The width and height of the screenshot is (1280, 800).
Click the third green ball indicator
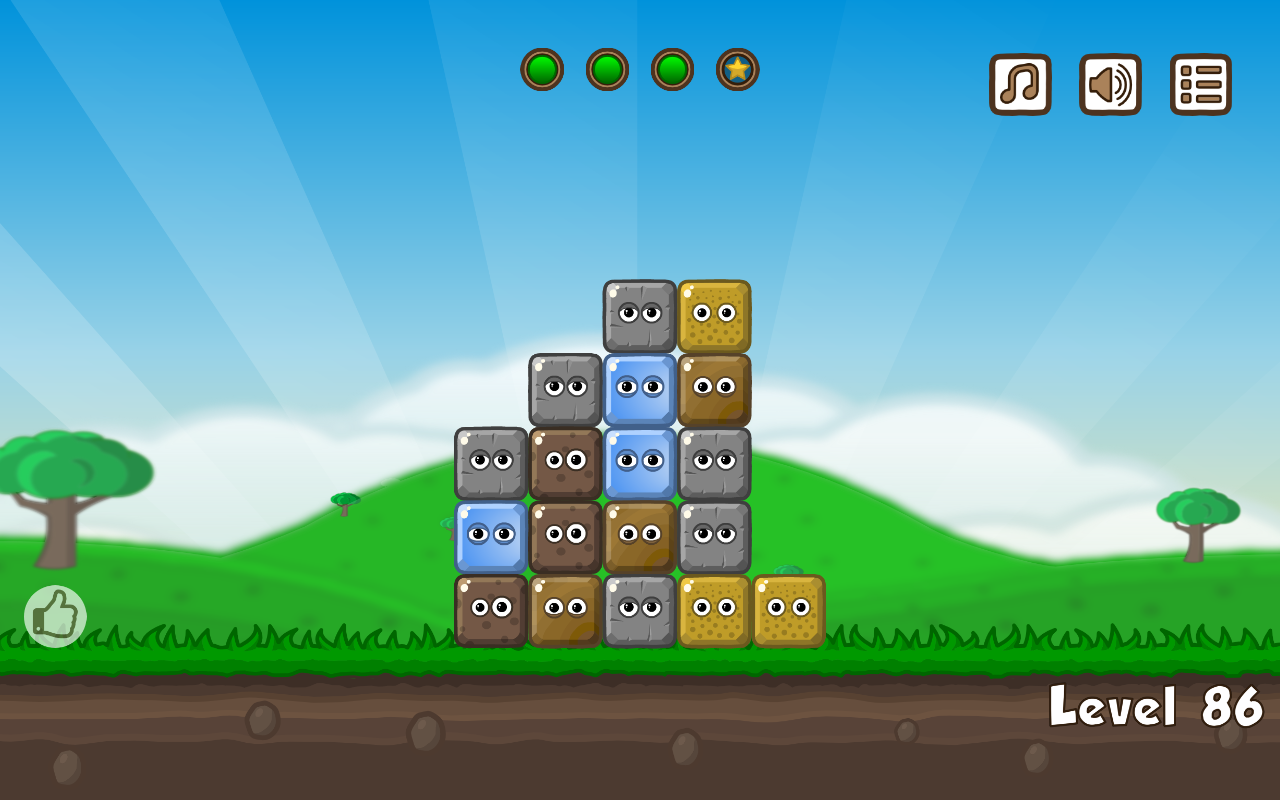[x=672, y=70]
